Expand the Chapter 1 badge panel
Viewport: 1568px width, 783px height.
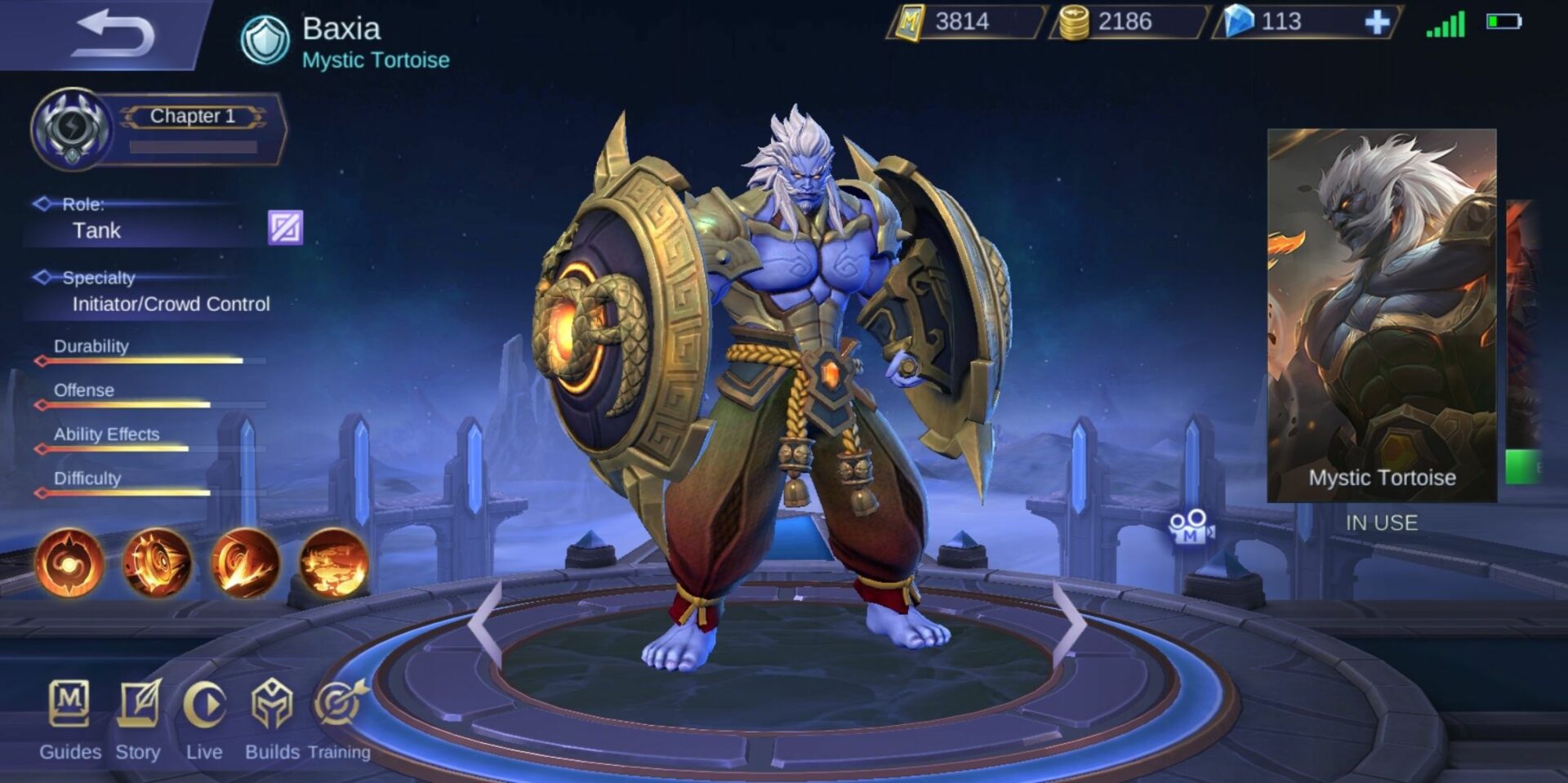pyautogui.click(x=191, y=116)
